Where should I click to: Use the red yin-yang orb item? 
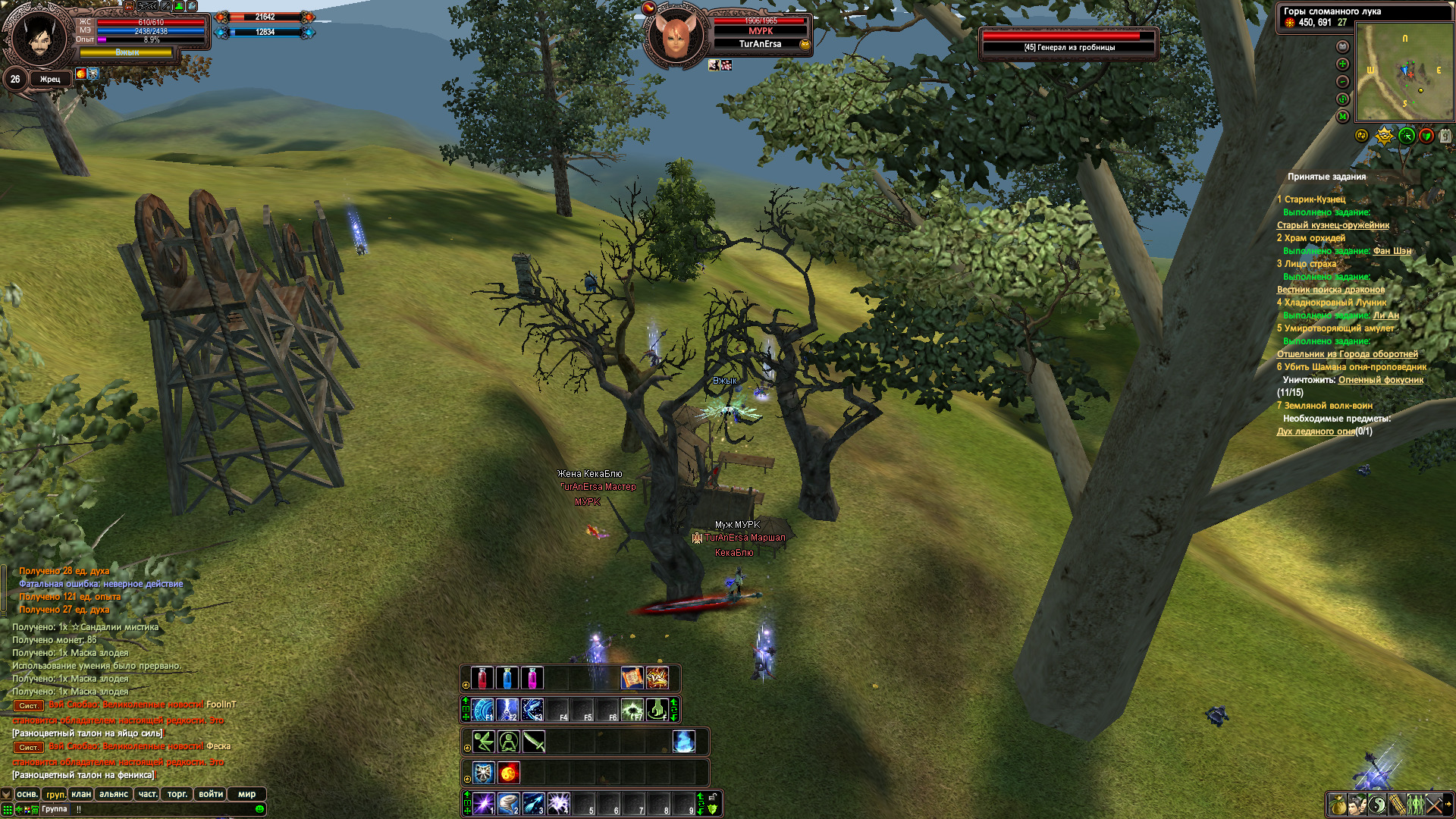509,773
